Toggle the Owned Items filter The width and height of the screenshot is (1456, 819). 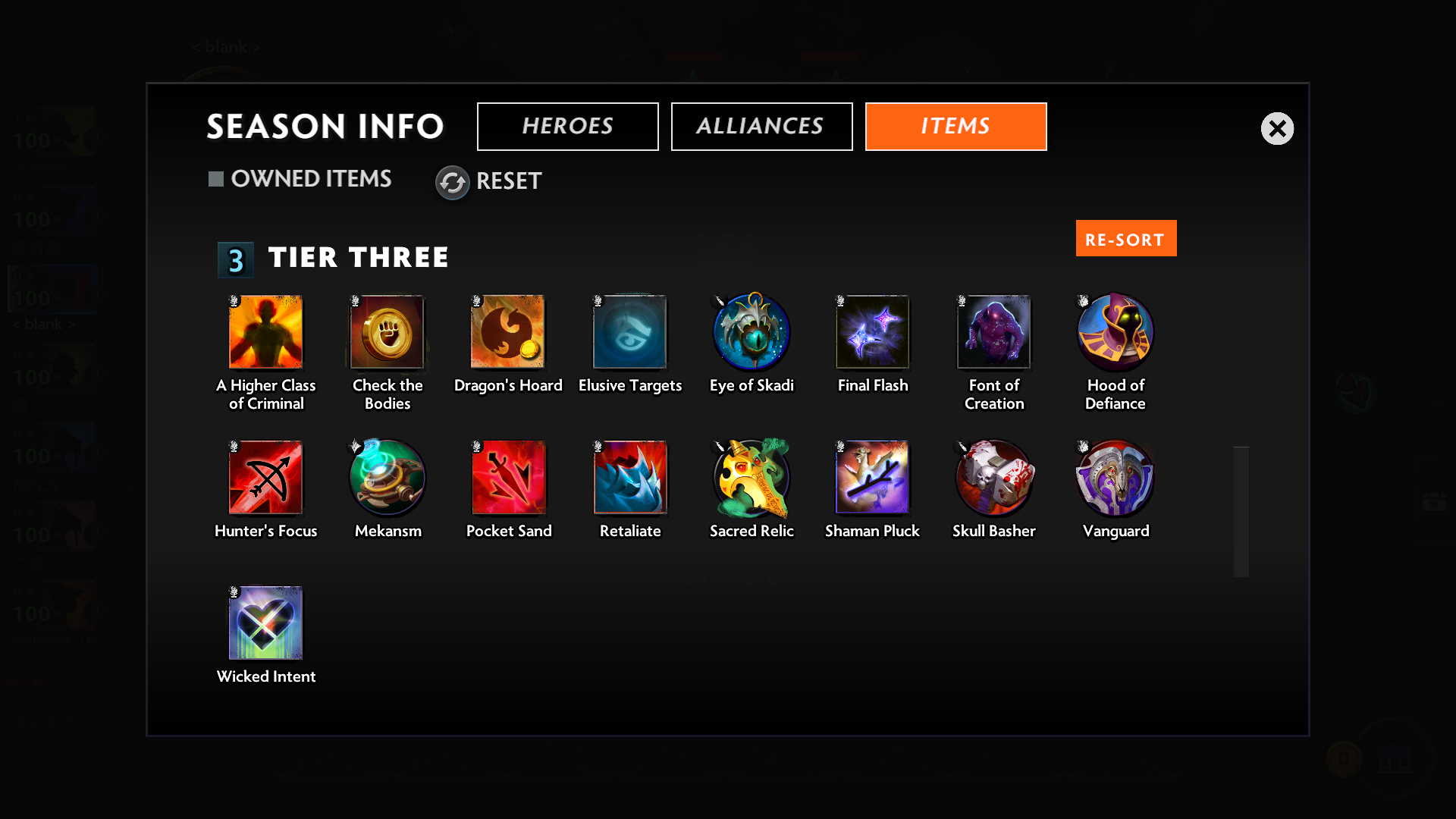pyautogui.click(x=300, y=179)
